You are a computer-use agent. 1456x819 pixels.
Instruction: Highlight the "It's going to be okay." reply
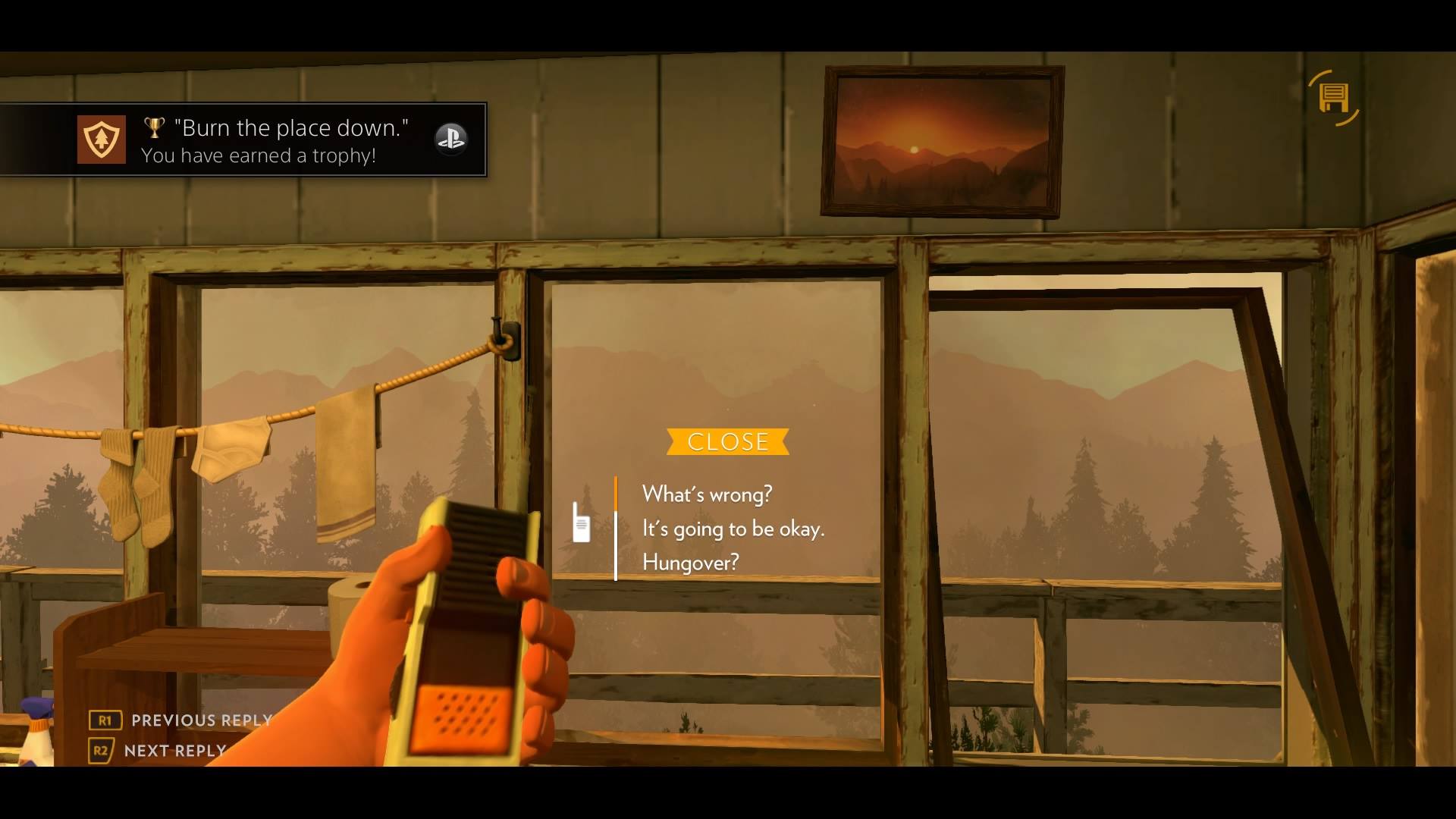coord(733,529)
